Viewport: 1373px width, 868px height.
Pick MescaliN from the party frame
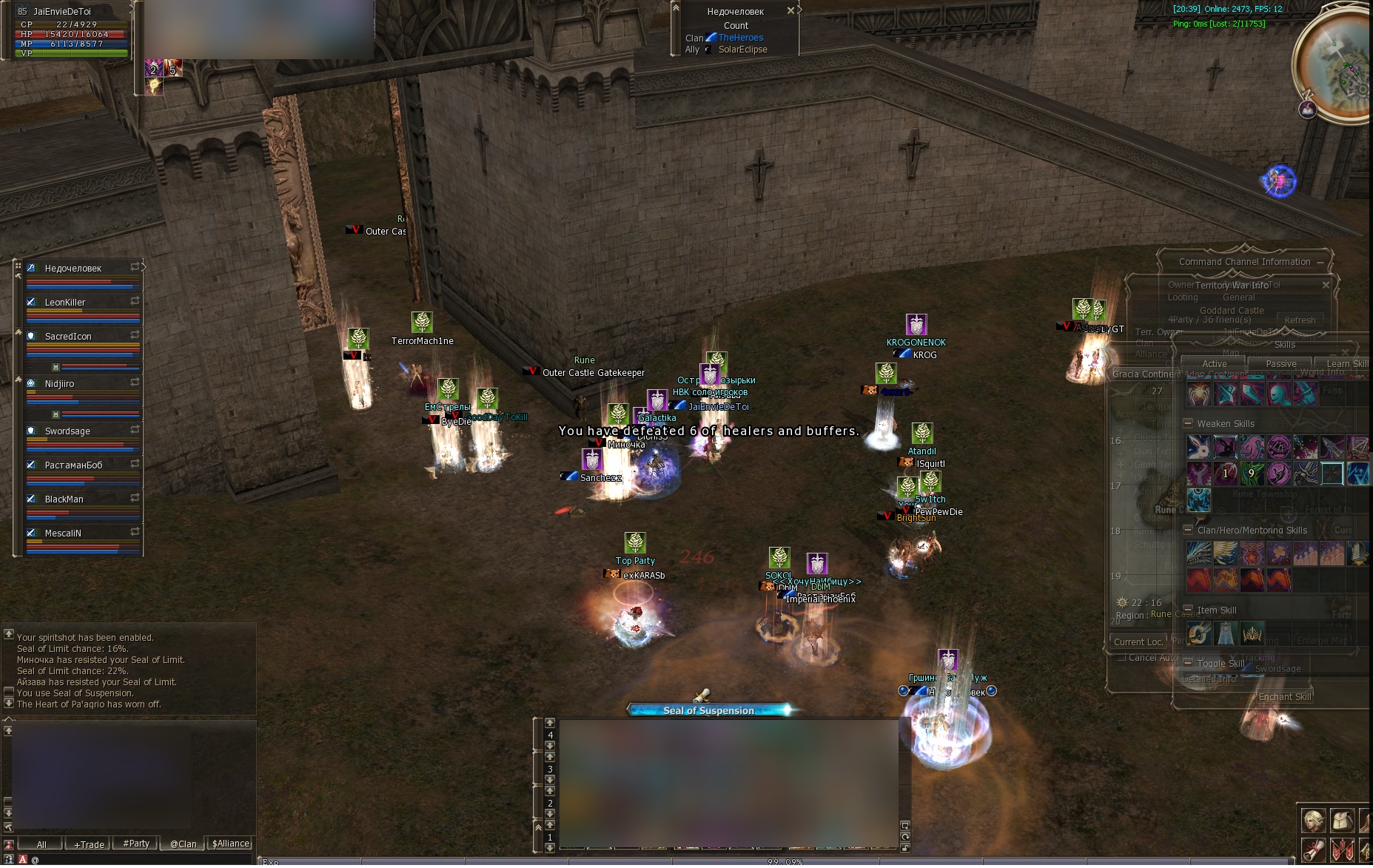[63, 534]
